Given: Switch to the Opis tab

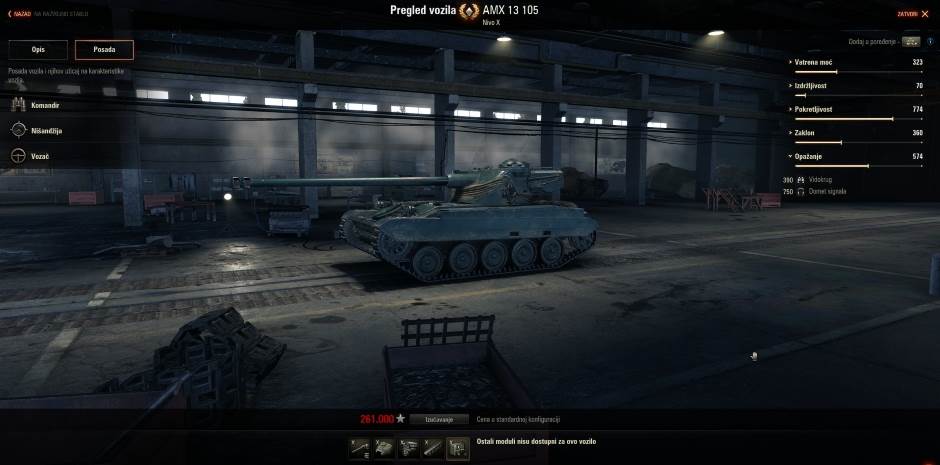Looking at the screenshot, I should pos(38,50).
